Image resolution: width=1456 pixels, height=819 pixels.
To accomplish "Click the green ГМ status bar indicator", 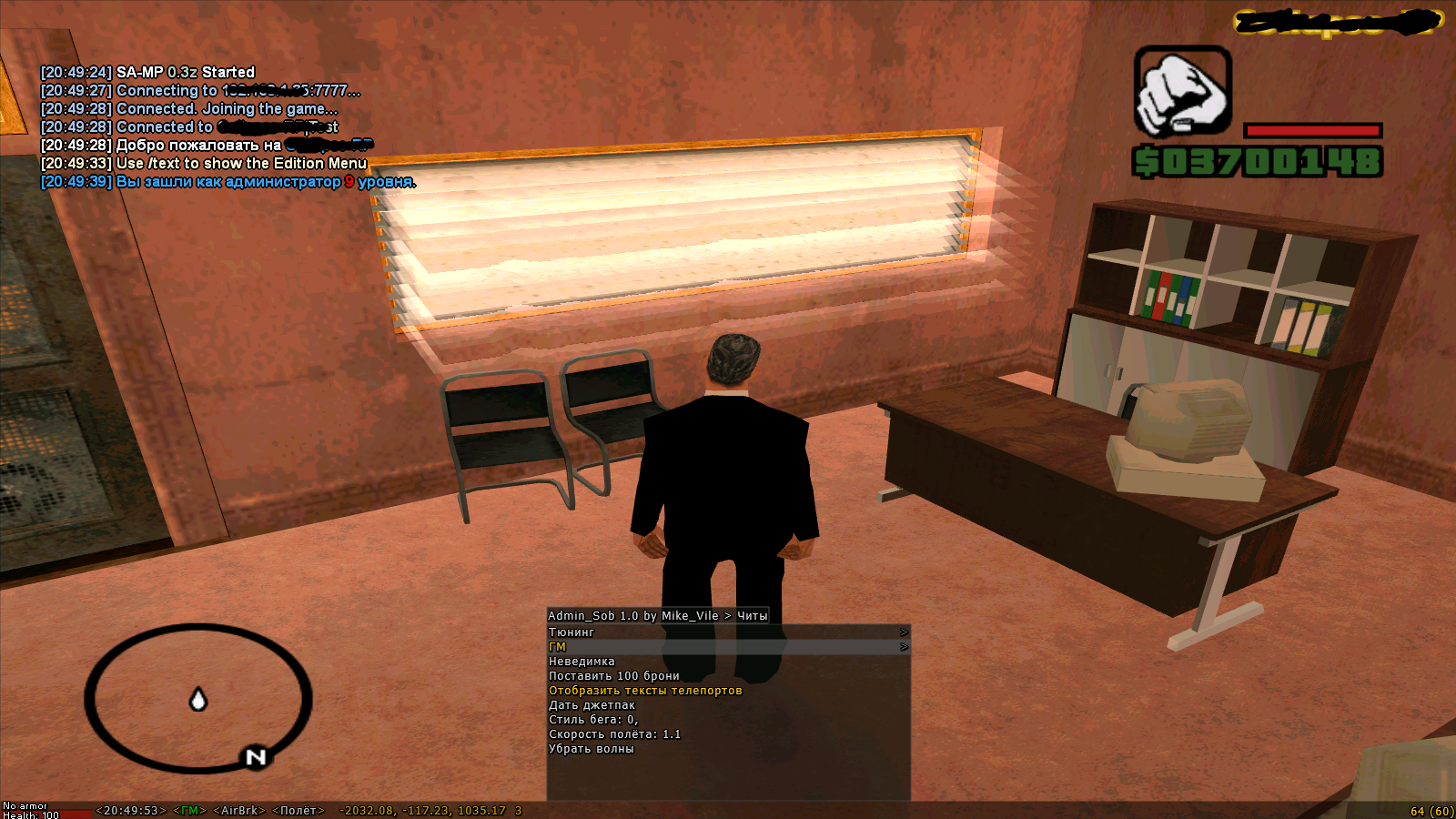I will [x=189, y=811].
